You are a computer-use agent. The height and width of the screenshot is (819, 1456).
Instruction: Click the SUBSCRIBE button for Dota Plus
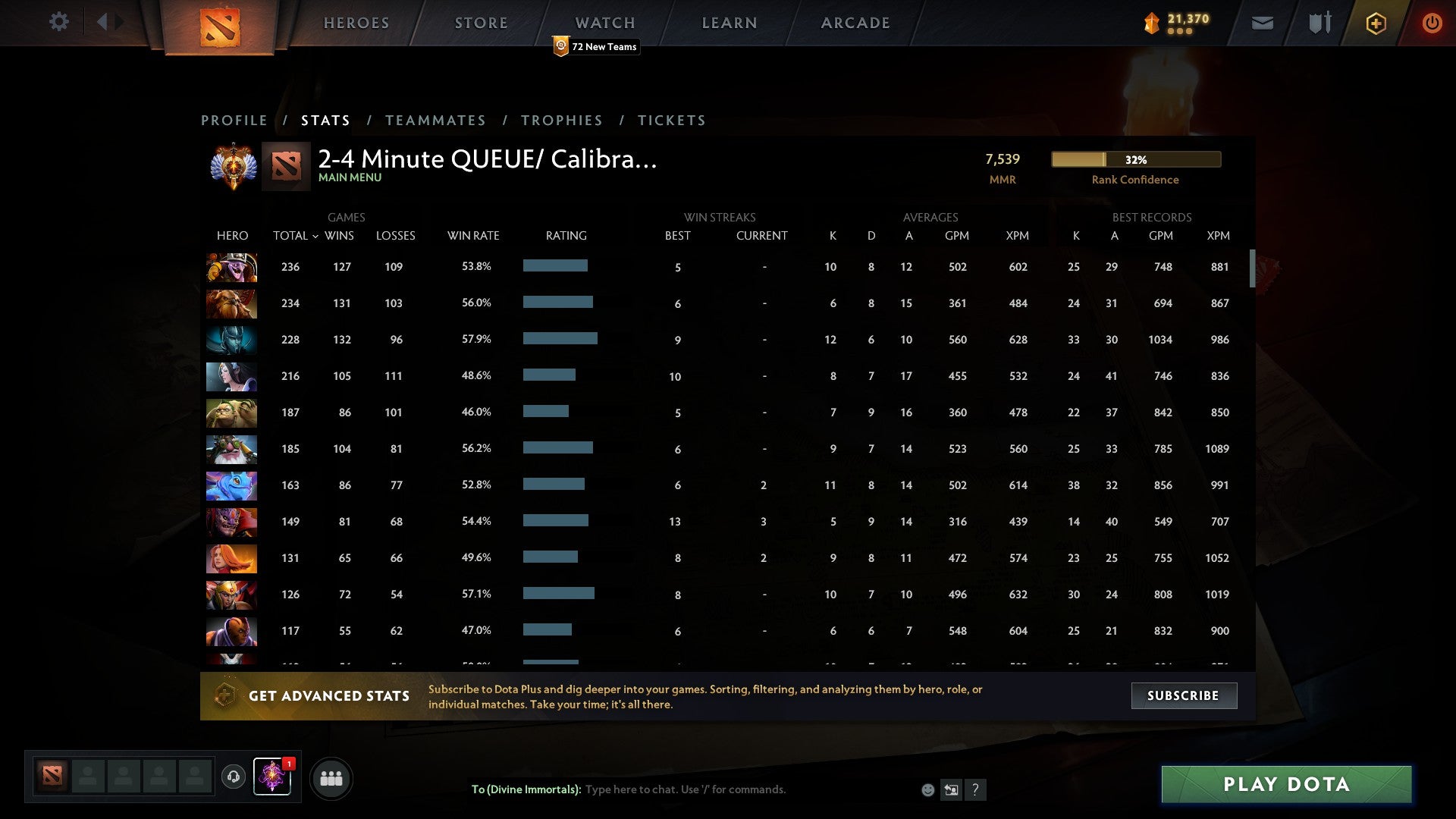pos(1183,695)
